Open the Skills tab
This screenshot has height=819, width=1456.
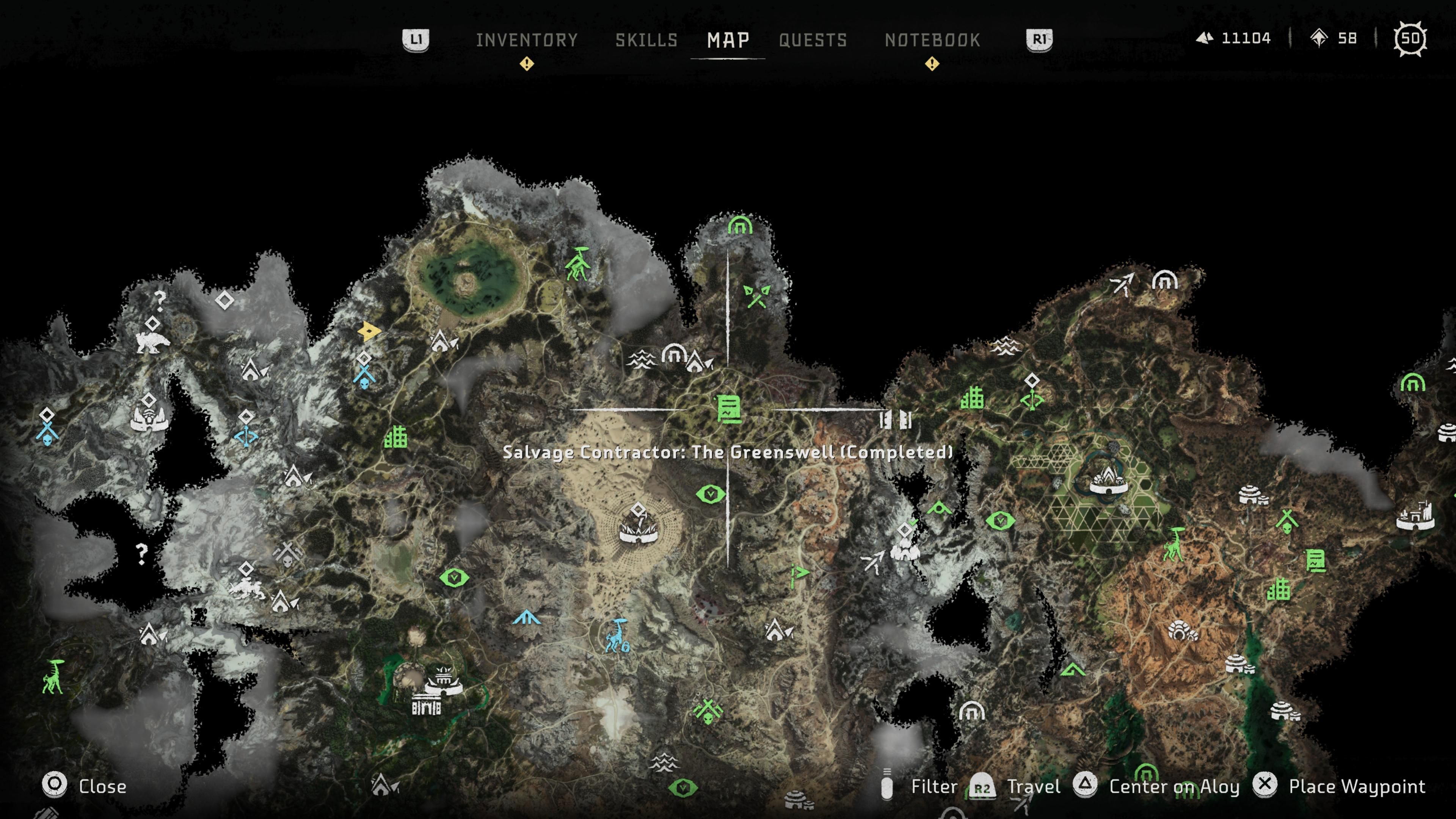click(x=646, y=40)
